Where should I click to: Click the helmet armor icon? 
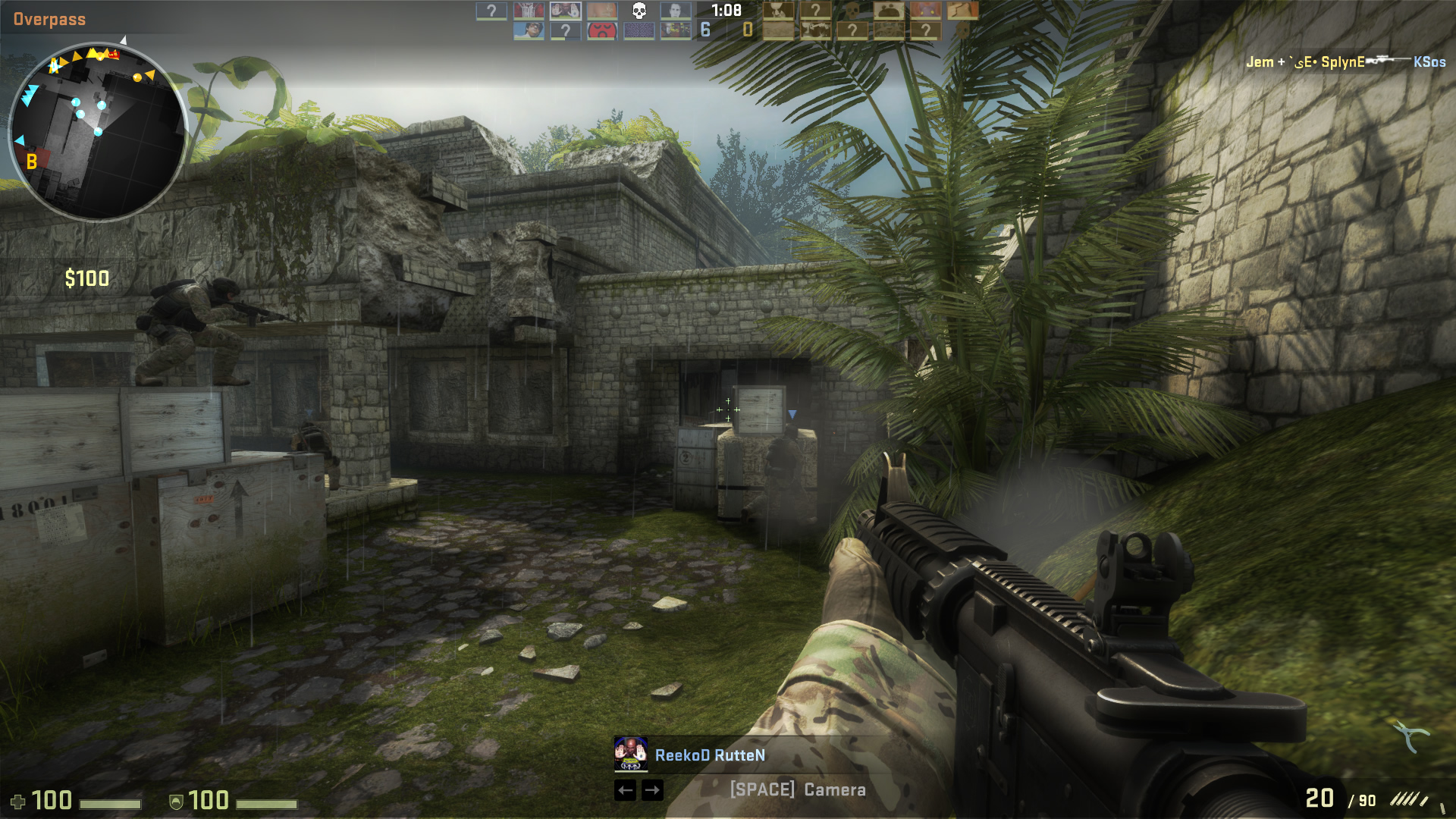(175, 800)
